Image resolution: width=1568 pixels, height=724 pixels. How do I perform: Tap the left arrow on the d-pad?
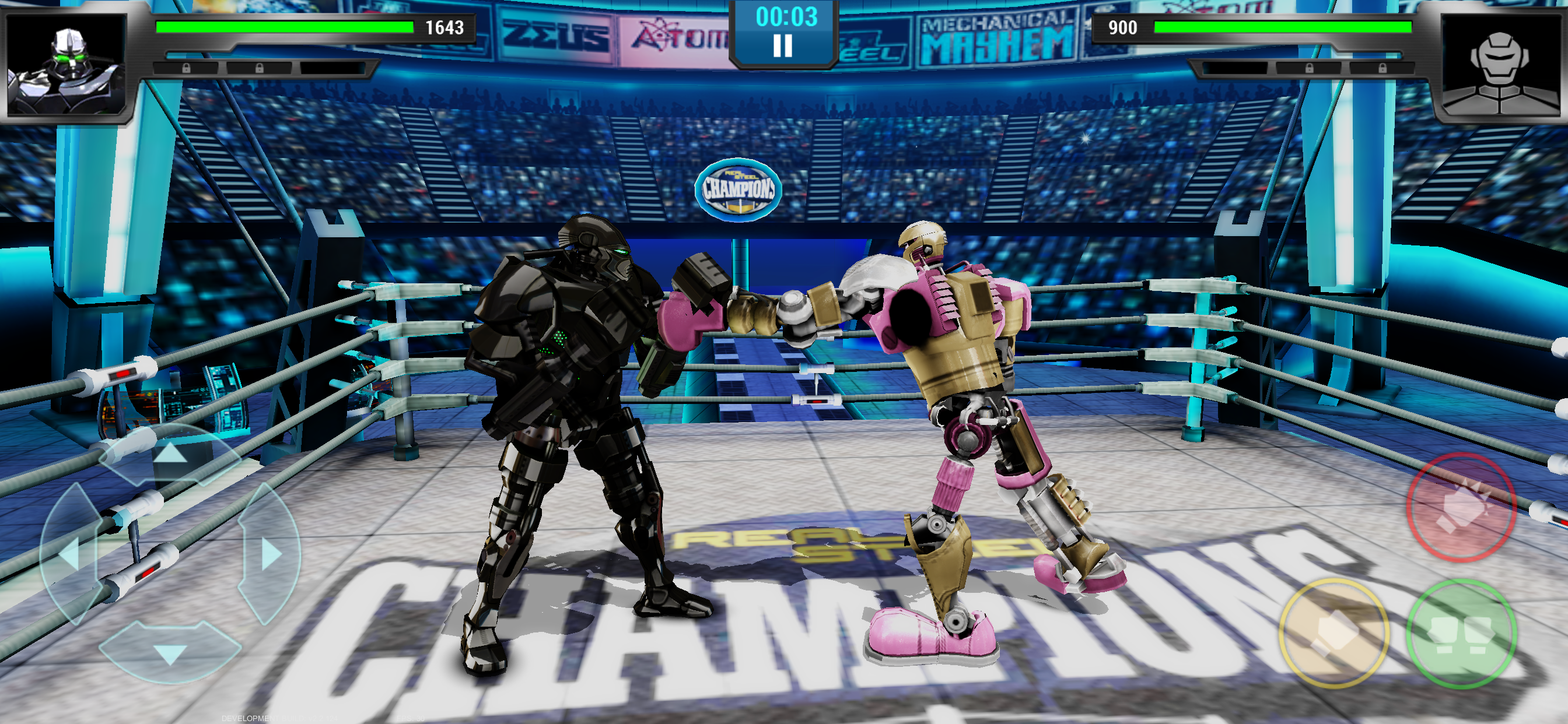69,554
